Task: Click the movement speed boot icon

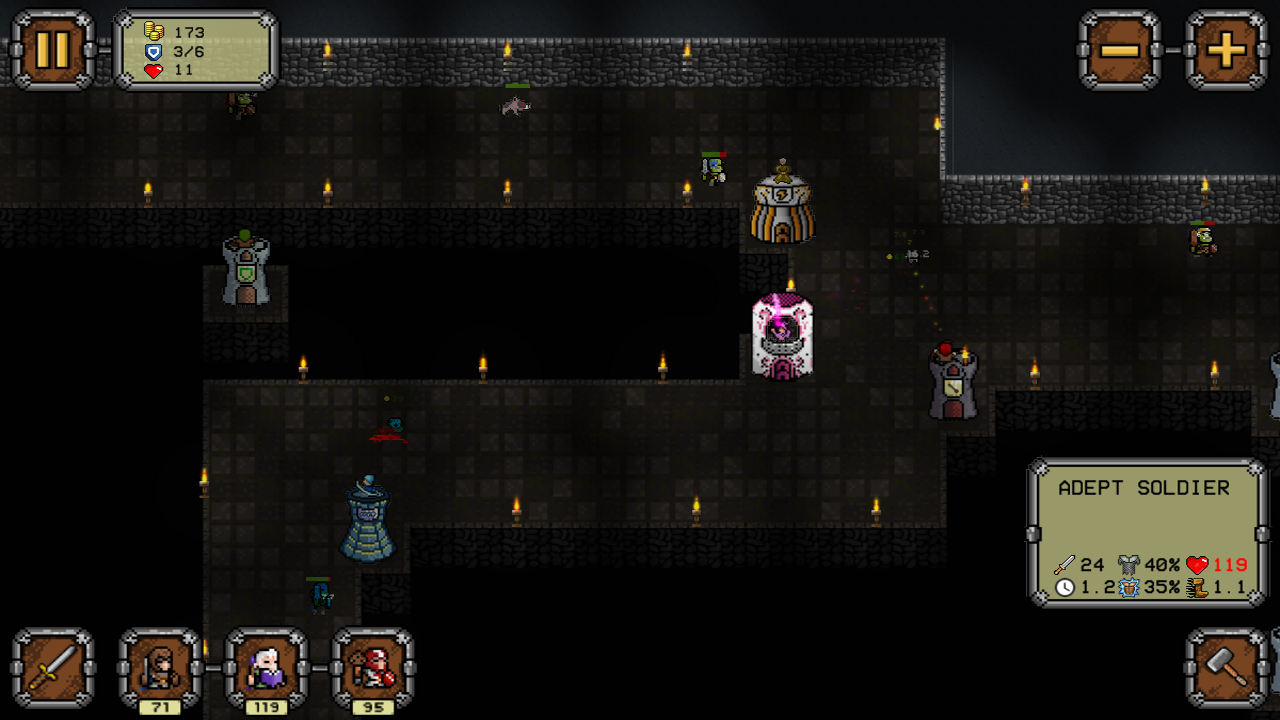Action: pos(1198,591)
